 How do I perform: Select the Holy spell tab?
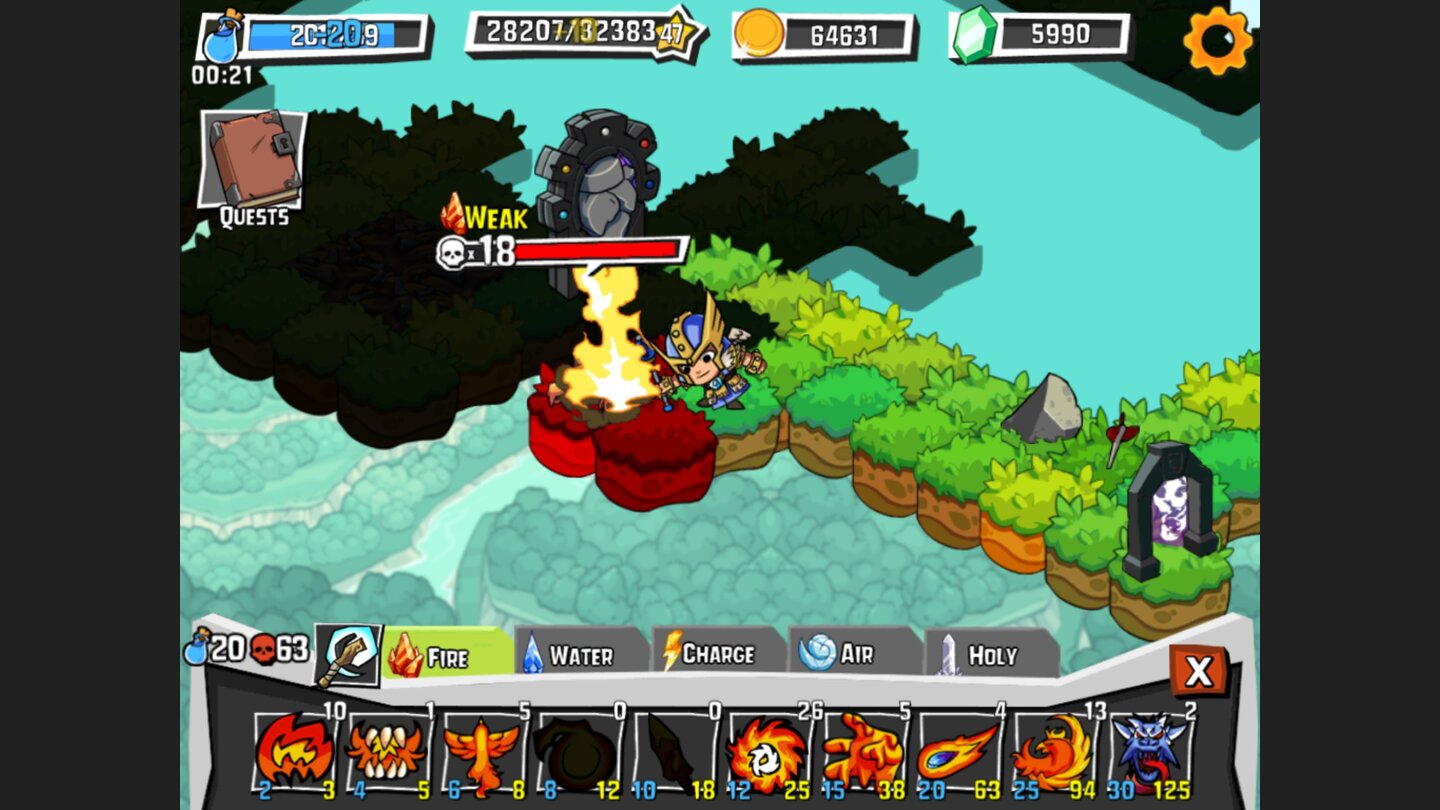[985, 655]
